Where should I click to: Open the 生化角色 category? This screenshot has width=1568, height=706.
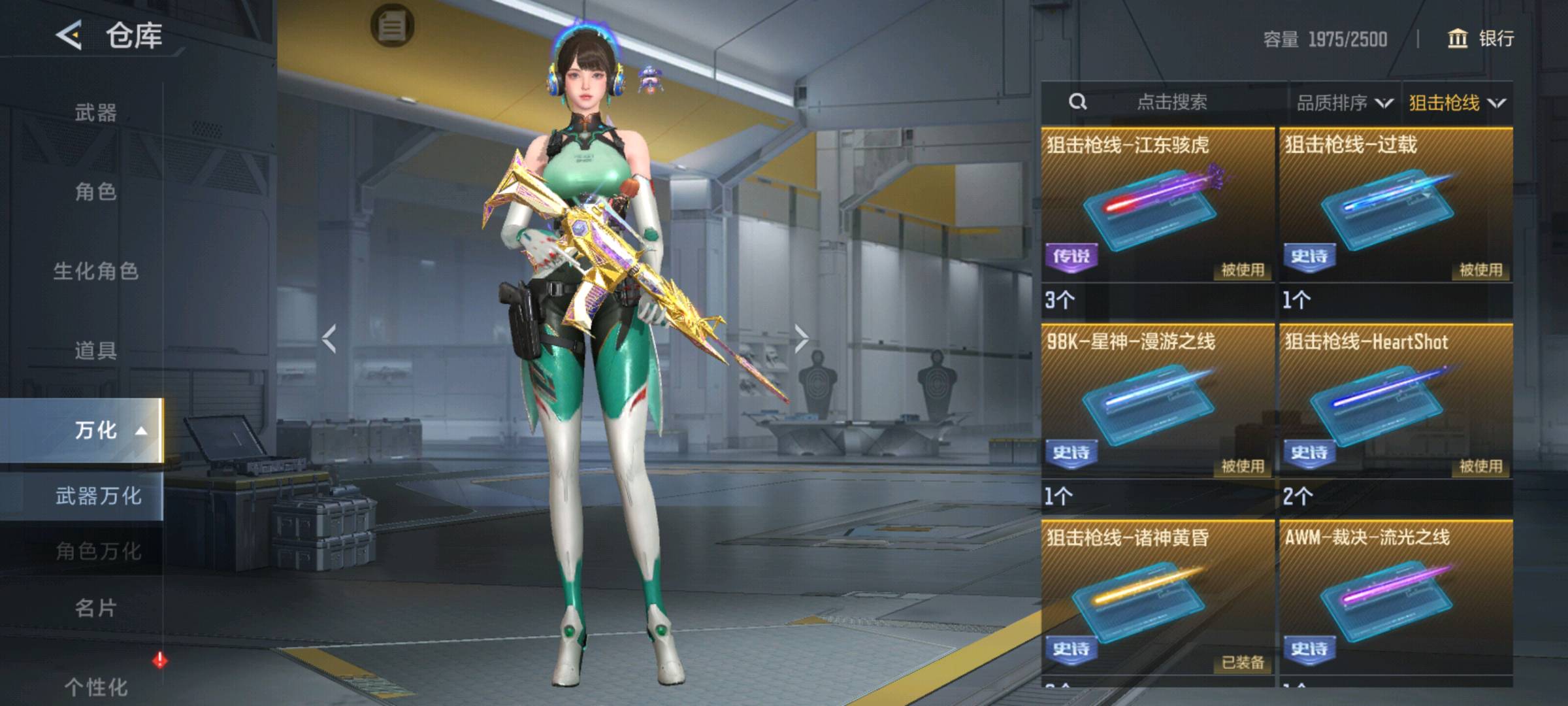click(95, 271)
